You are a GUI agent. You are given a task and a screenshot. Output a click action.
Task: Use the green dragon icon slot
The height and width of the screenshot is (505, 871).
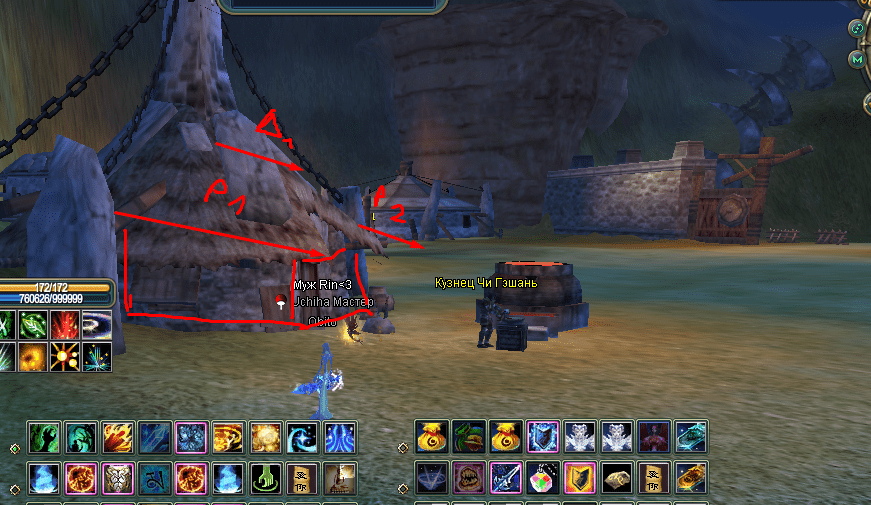(469, 438)
